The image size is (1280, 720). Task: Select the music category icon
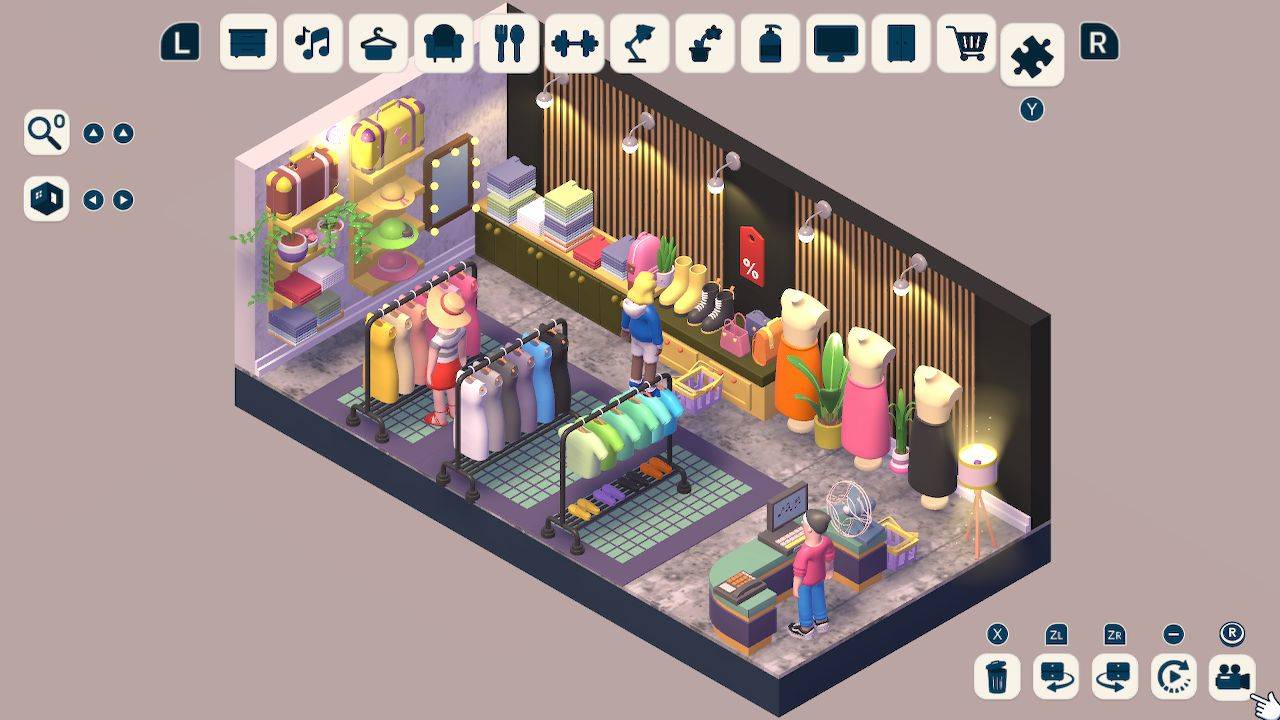(312, 44)
